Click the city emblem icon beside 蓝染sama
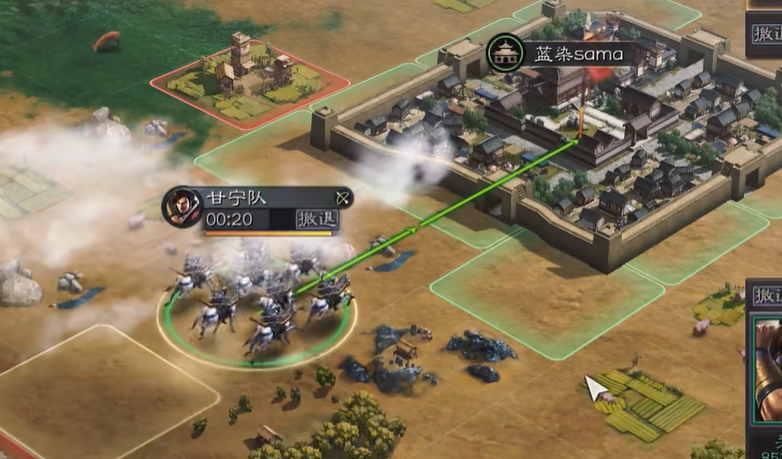Screen dimensions: 782x459 tap(504, 53)
